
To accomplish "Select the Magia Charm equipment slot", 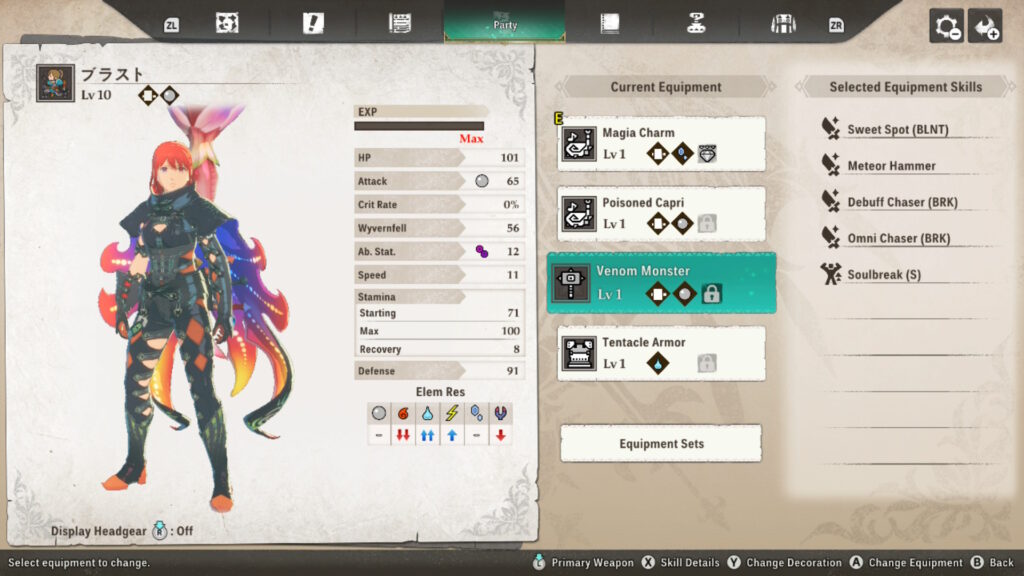I will 661,143.
